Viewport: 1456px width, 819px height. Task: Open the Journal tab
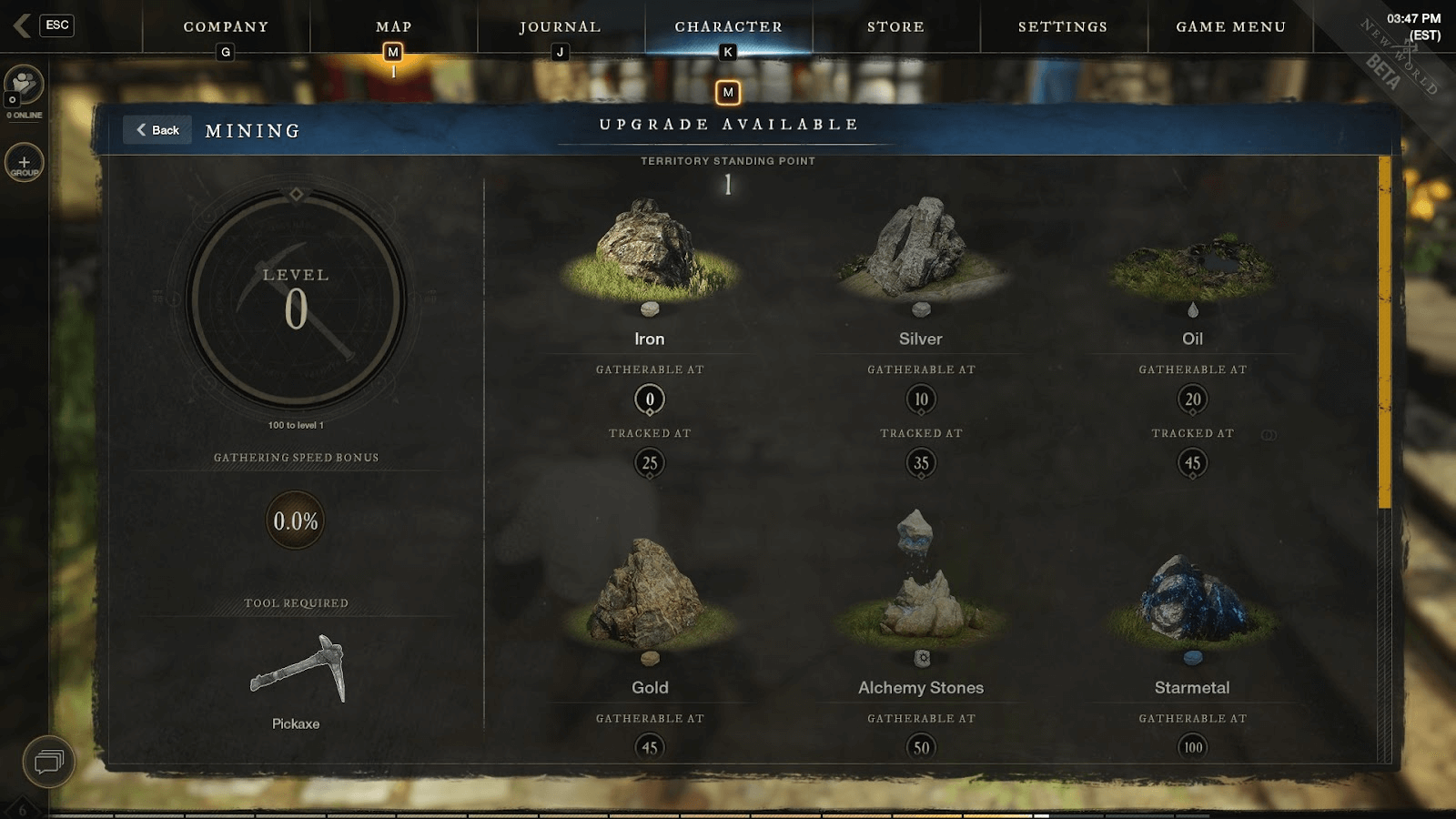point(560,27)
